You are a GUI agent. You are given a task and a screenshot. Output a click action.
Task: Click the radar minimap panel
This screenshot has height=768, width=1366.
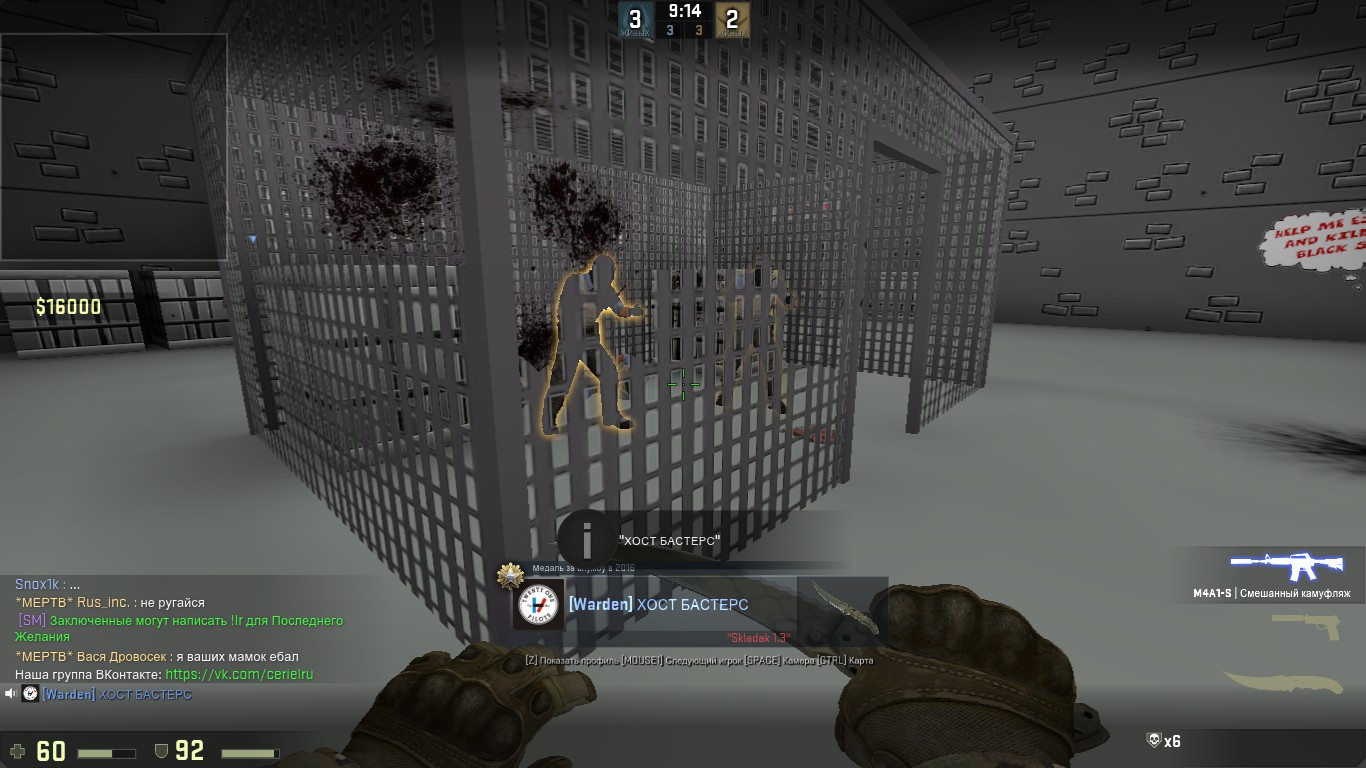click(x=114, y=147)
